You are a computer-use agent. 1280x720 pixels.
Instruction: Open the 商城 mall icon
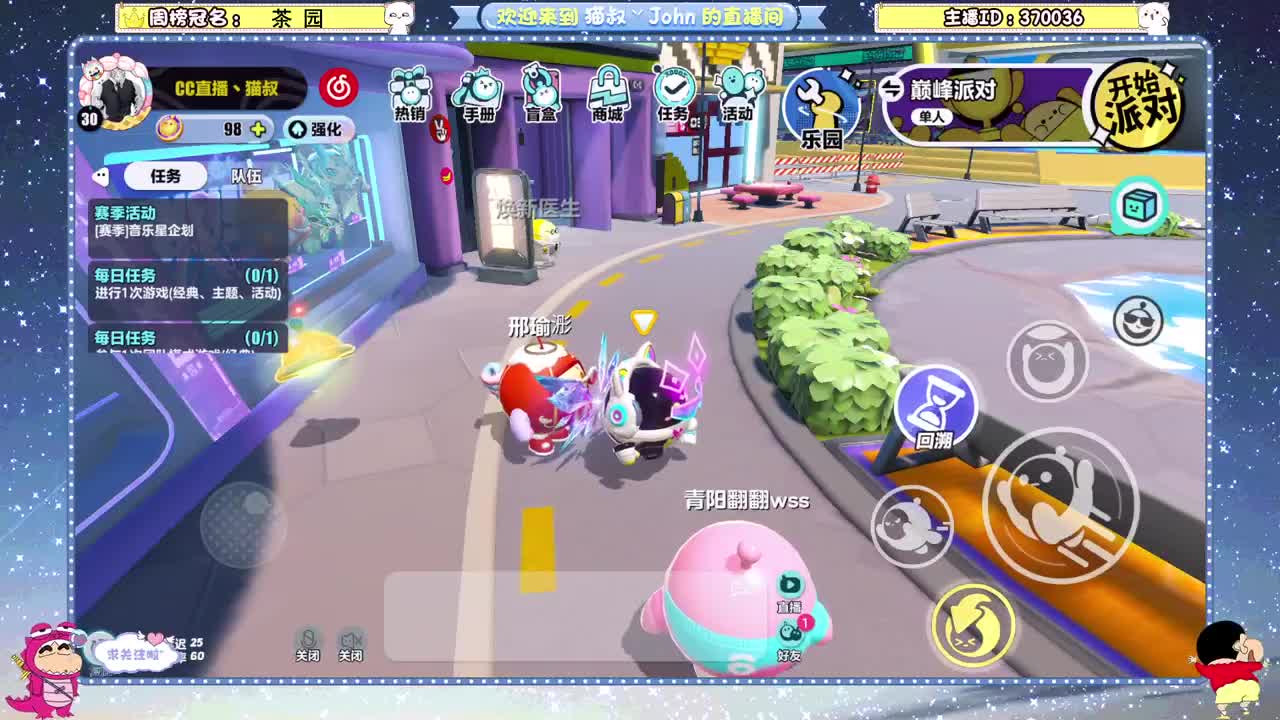click(x=608, y=95)
